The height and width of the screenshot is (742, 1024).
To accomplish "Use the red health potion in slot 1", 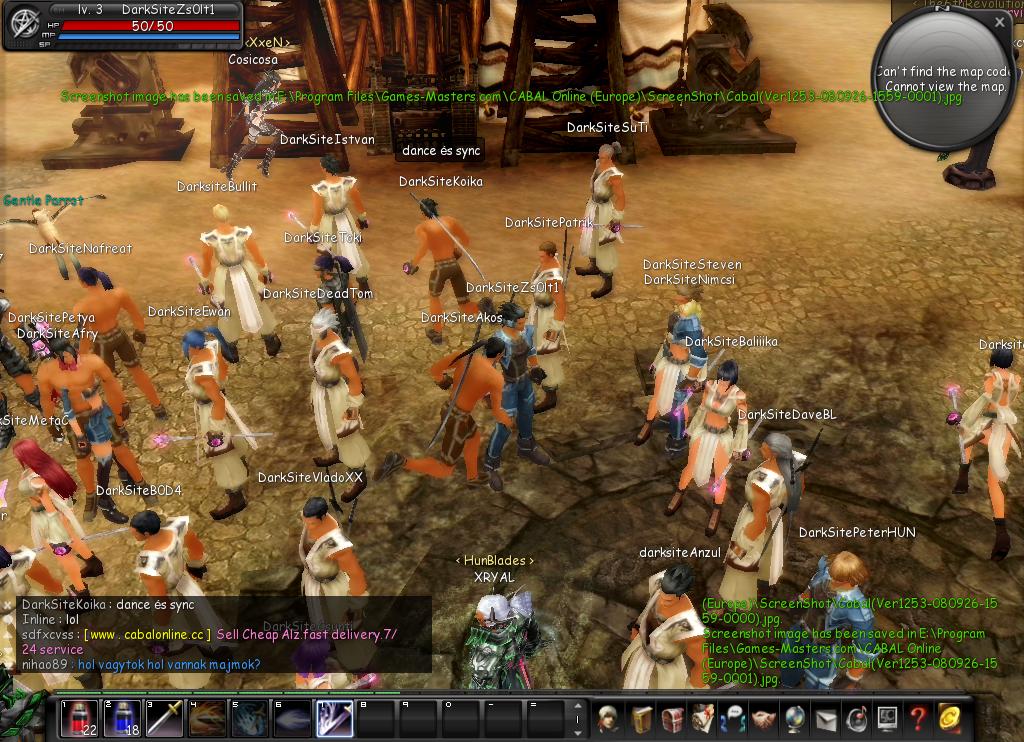I will (79, 718).
